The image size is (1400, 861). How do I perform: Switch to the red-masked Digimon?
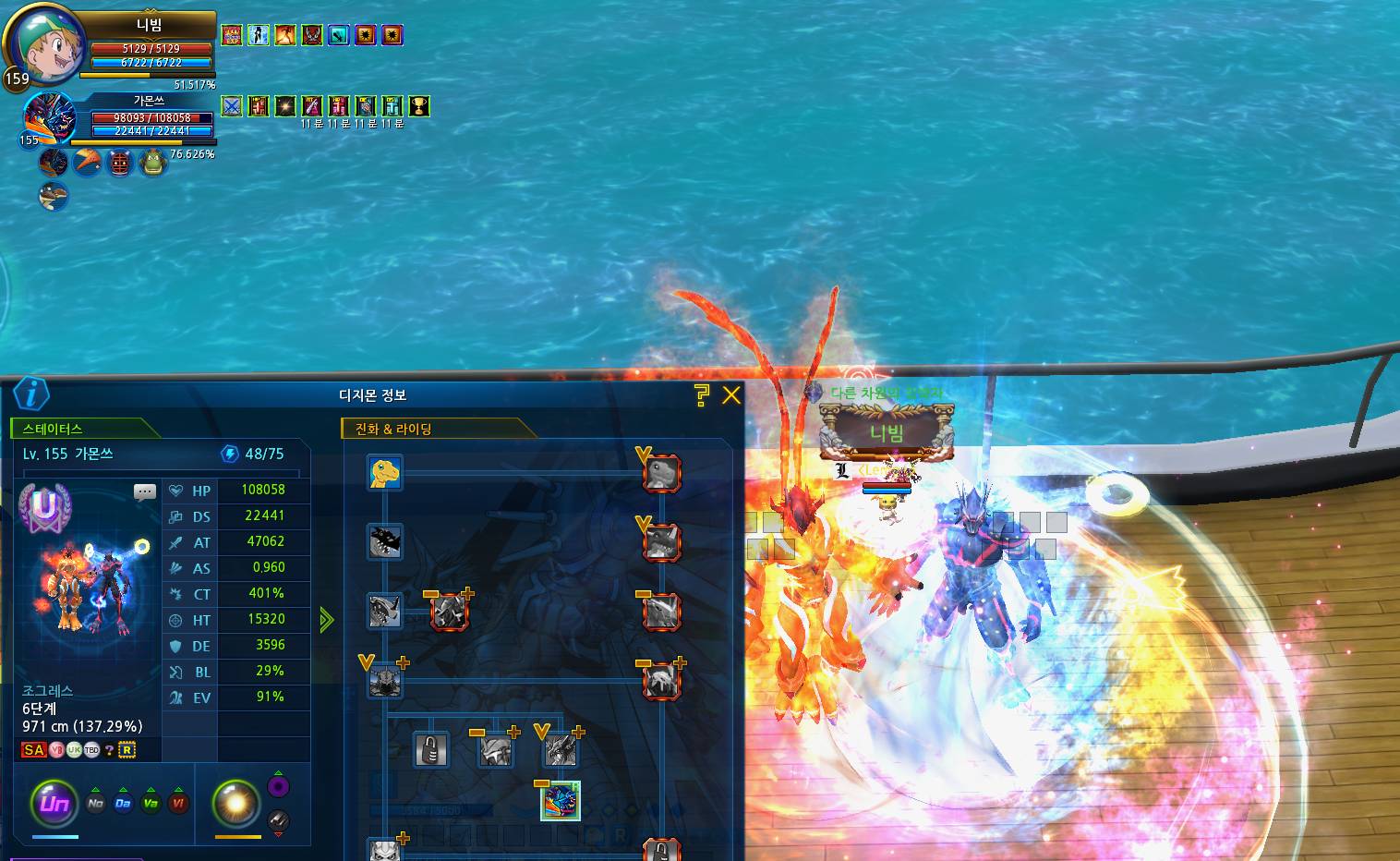[119, 163]
